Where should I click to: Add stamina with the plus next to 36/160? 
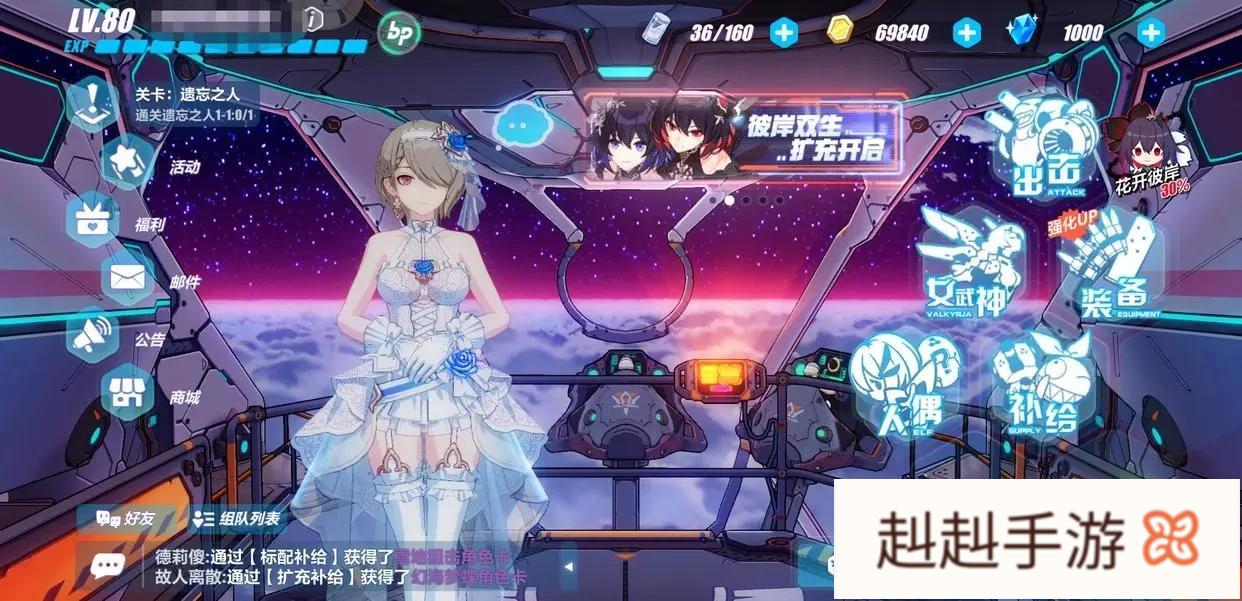click(784, 33)
